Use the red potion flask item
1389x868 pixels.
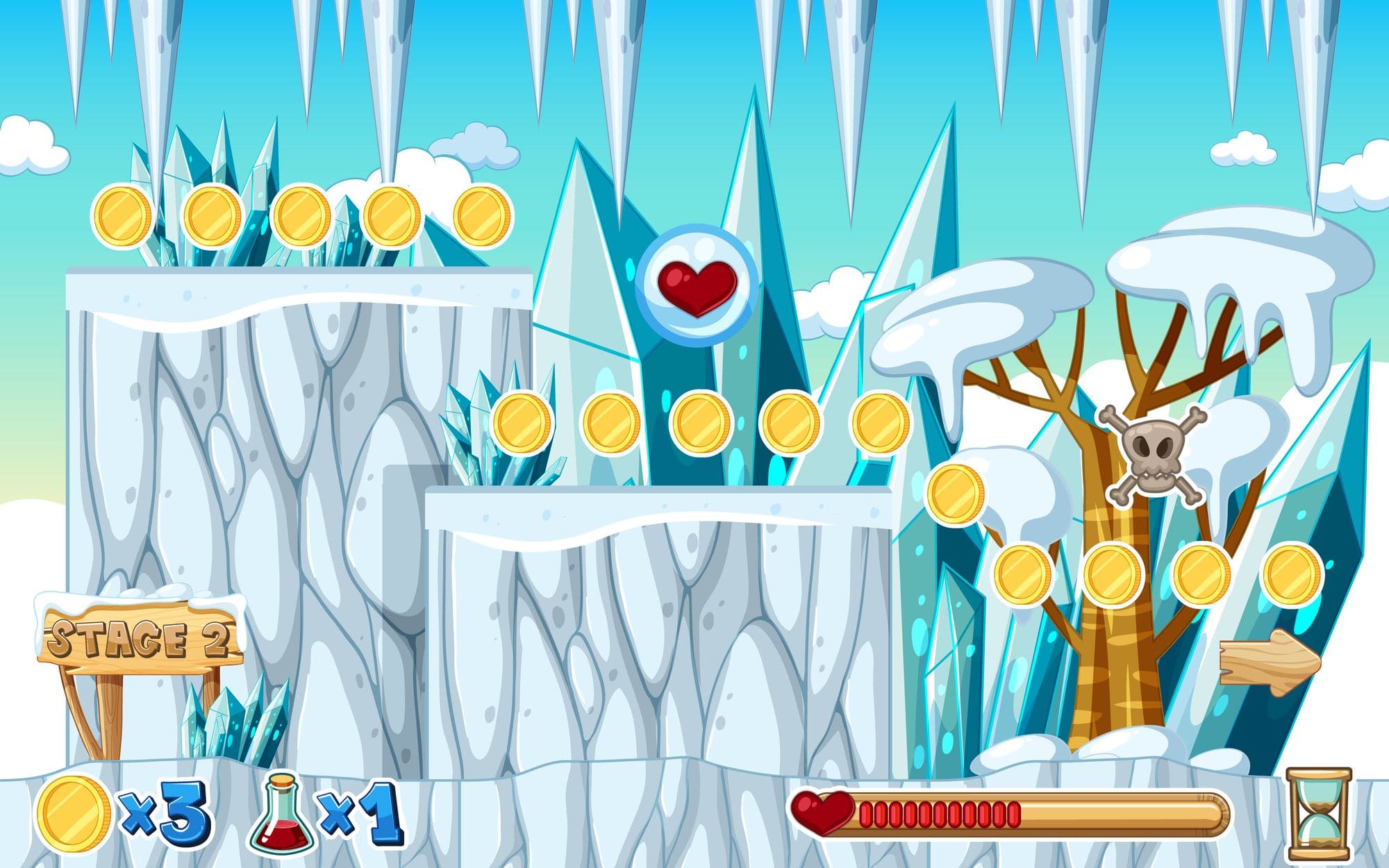282,815
